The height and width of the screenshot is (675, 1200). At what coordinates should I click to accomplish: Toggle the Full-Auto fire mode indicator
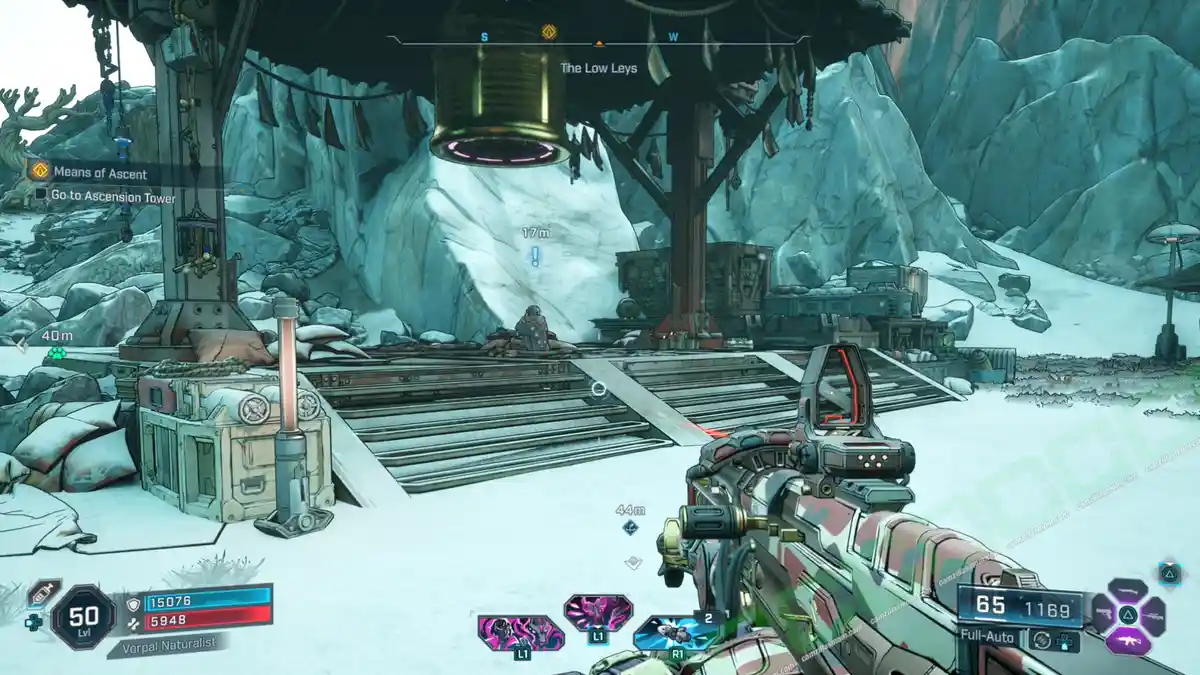pos(988,636)
